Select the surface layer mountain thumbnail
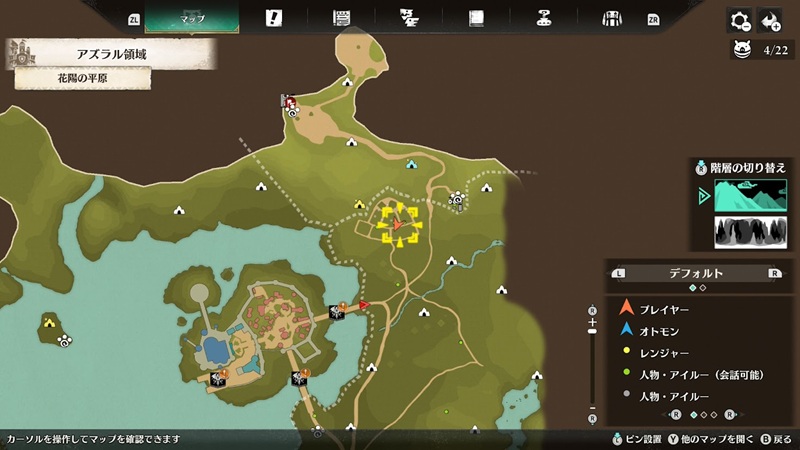The width and height of the screenshot is (800, 450). click(x=750, y=194)
